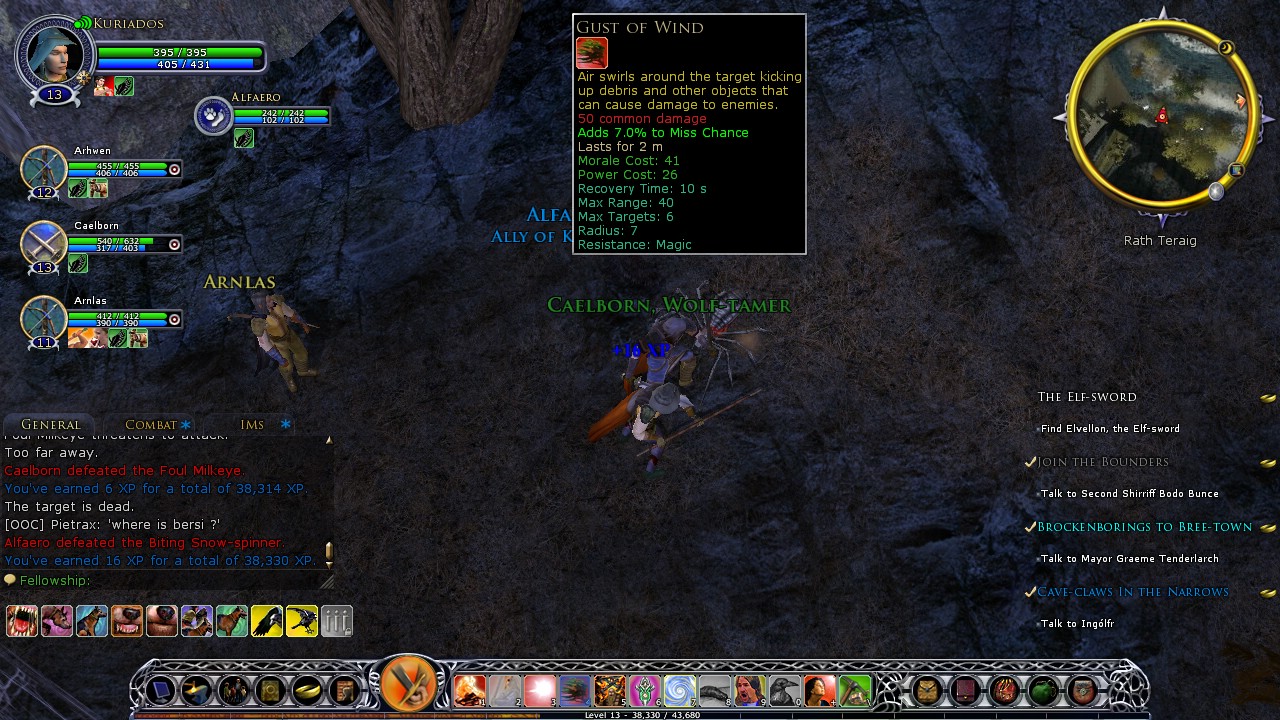Image resolution: width=1280 pixels, height=720 pixels.
Task: Activate the blue swirling wind skill
Action: pos(679,690)
